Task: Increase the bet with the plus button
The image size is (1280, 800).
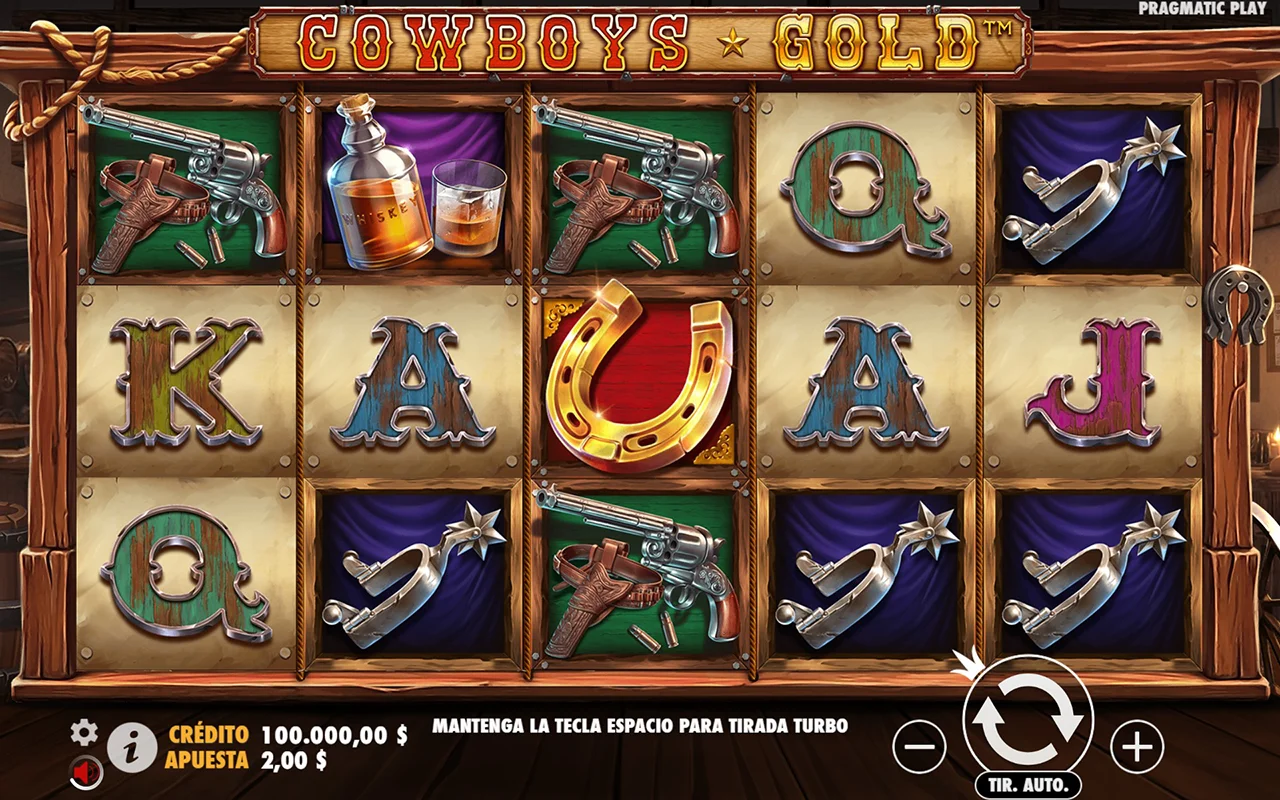Action: pos(1137,746)
